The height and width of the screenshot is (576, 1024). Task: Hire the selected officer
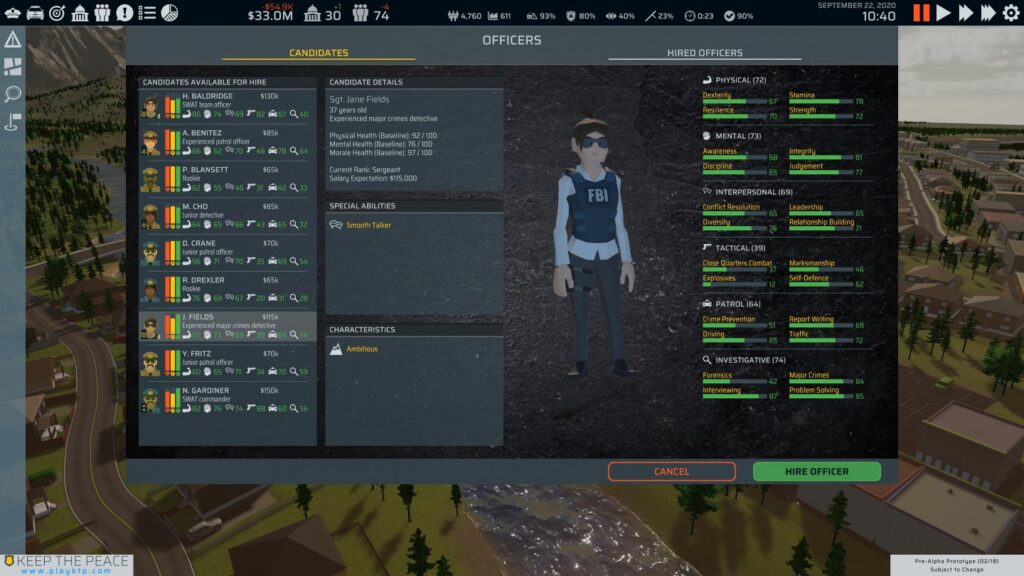[816, 471]
